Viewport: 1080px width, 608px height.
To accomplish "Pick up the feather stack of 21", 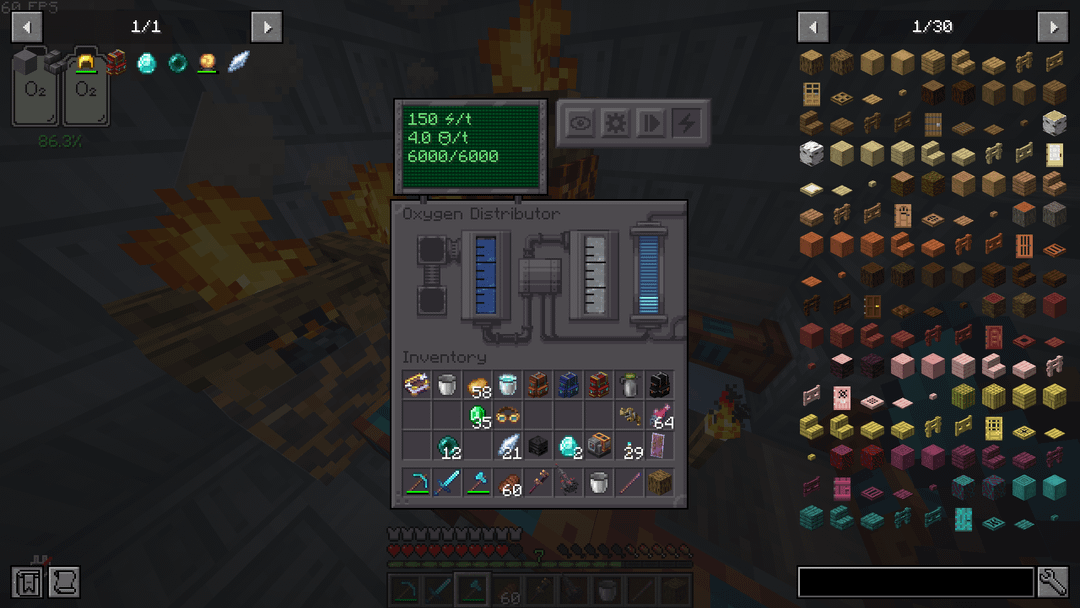I will coord(509,446).
